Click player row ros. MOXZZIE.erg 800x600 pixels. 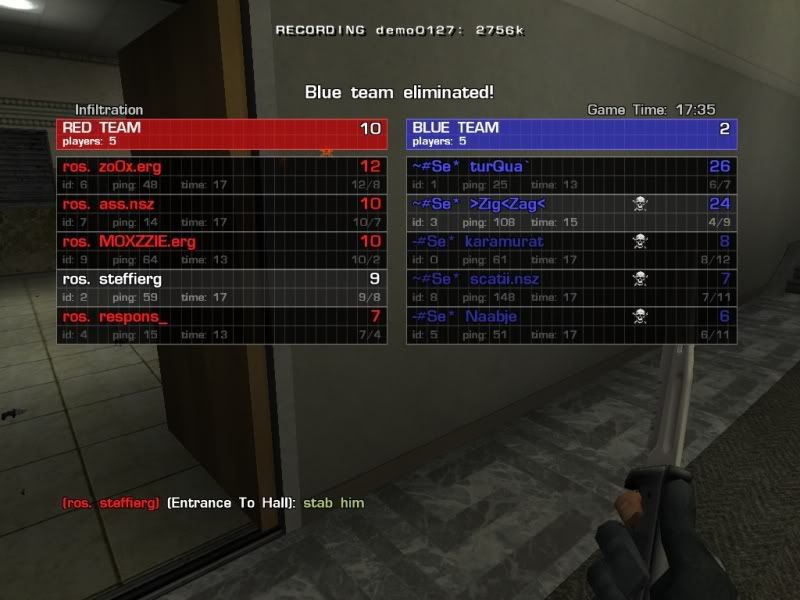tap(221, 250)
